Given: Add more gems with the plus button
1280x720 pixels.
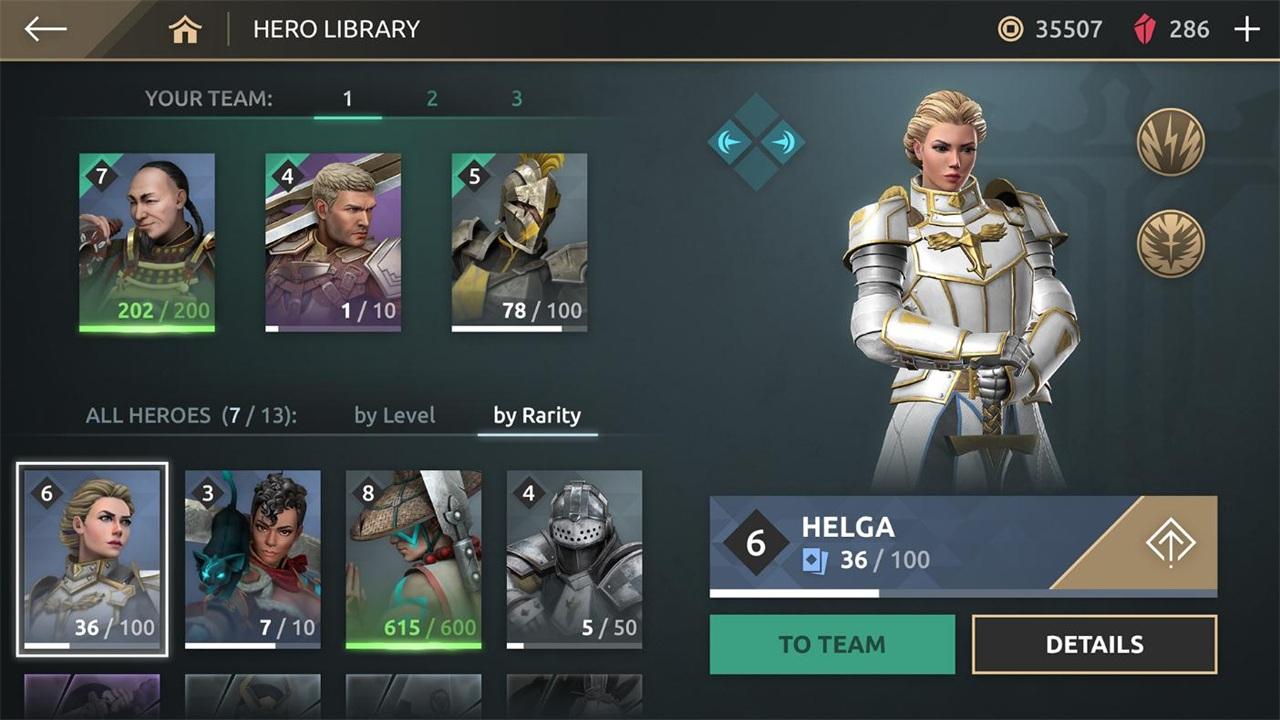Looking at the screenshot, I should (1247, 30).
